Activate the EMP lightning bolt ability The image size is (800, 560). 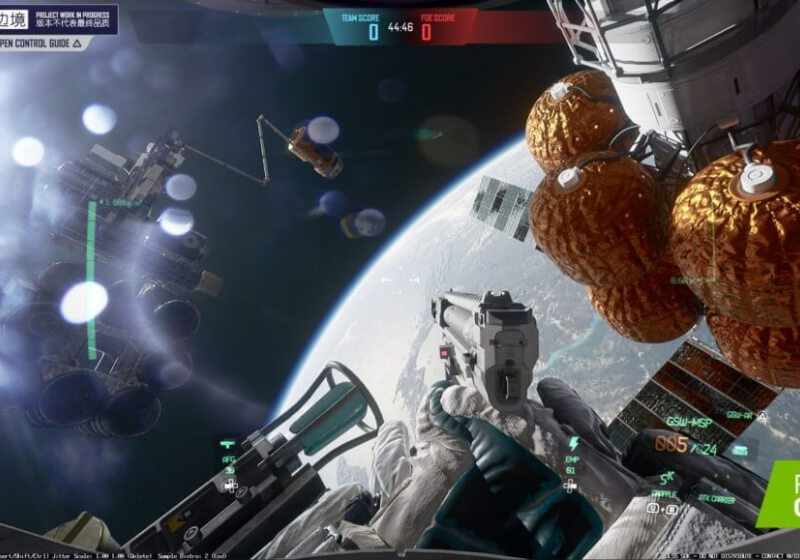574,443
